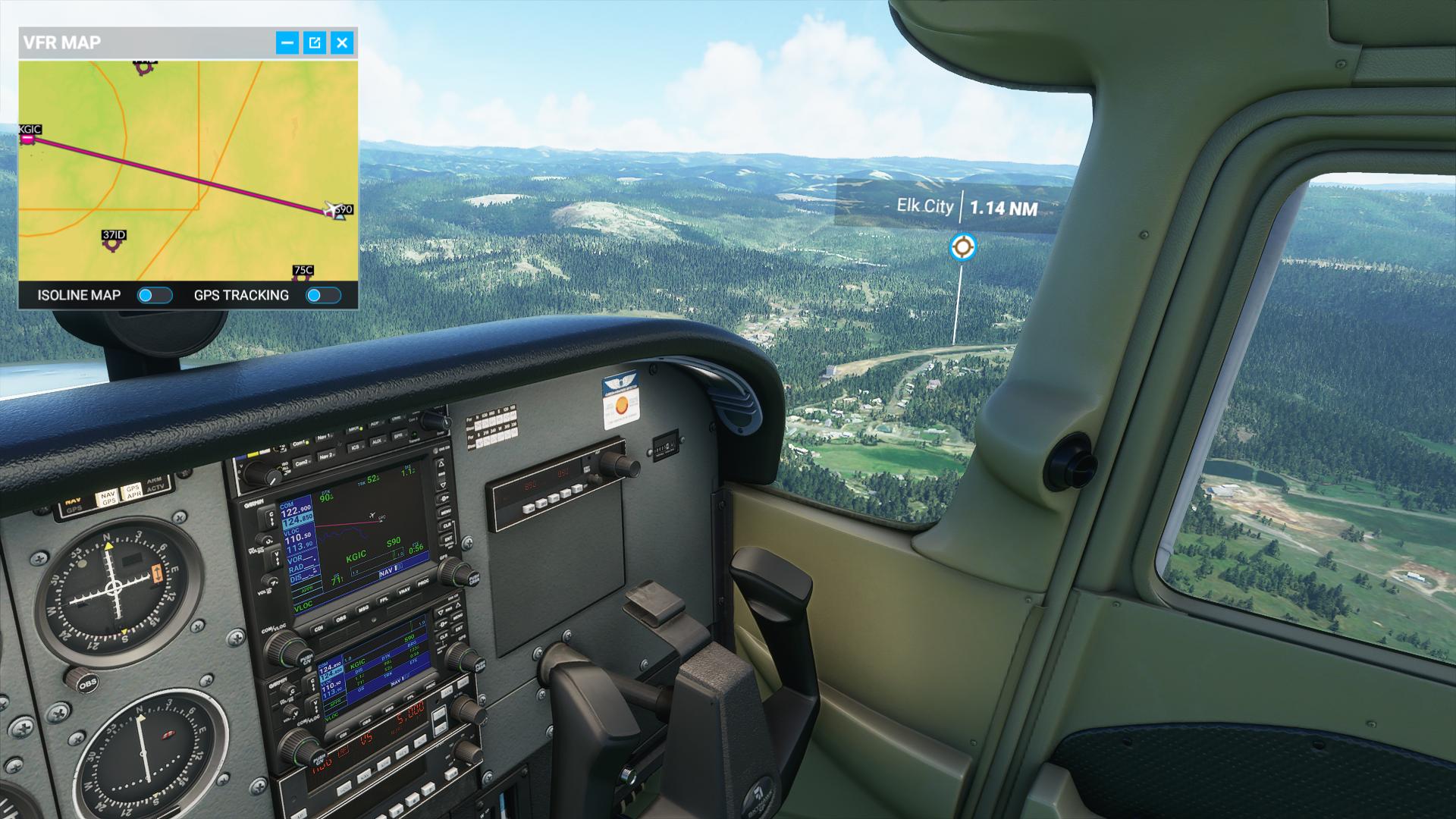This screenshot has width=1456, height=819.
Task: Close the VFR MAP window
Action: click(342, 42)
